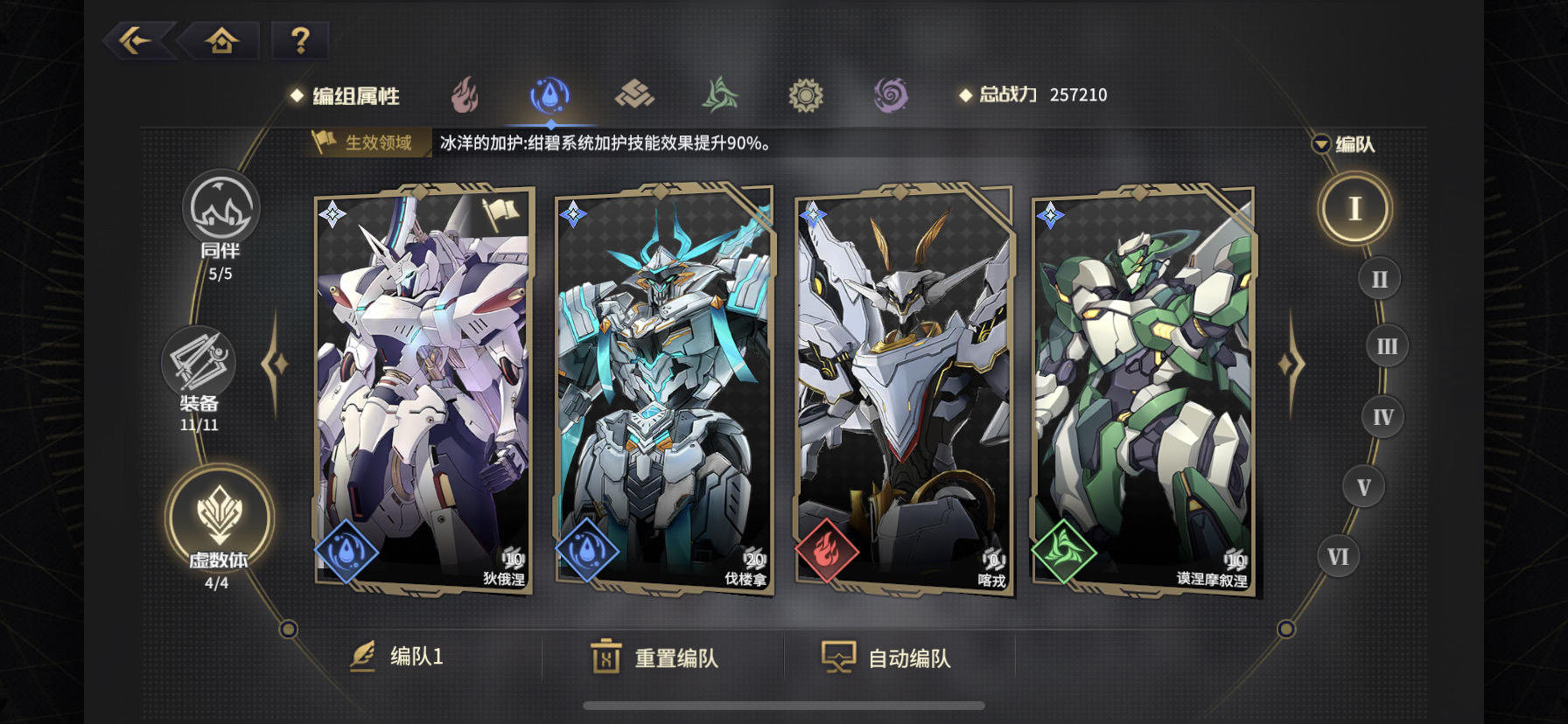
Task: Select team slot II on the right
Action: (1379, 277)
